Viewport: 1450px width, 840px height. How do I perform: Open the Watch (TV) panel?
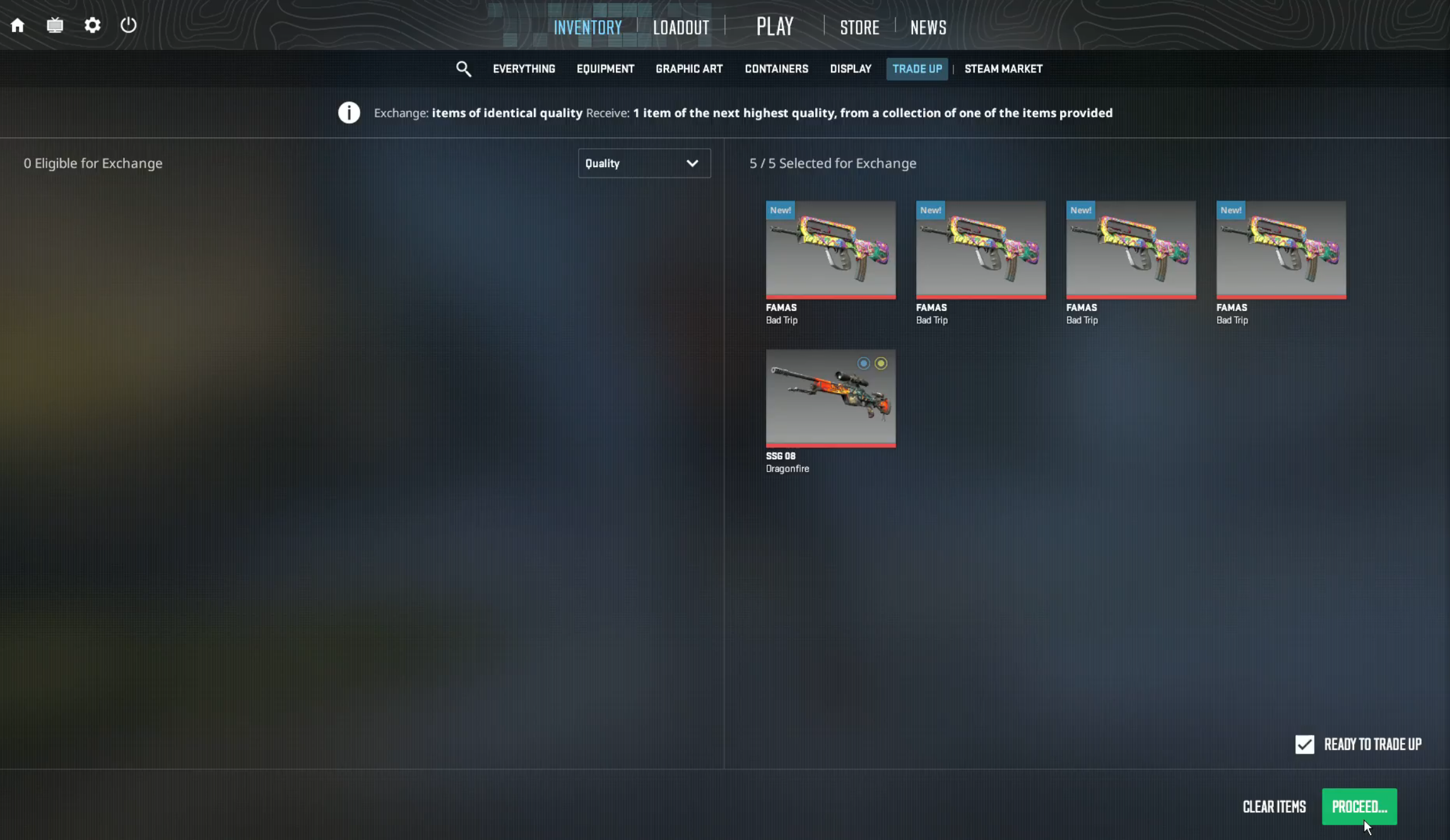point(55,25)
